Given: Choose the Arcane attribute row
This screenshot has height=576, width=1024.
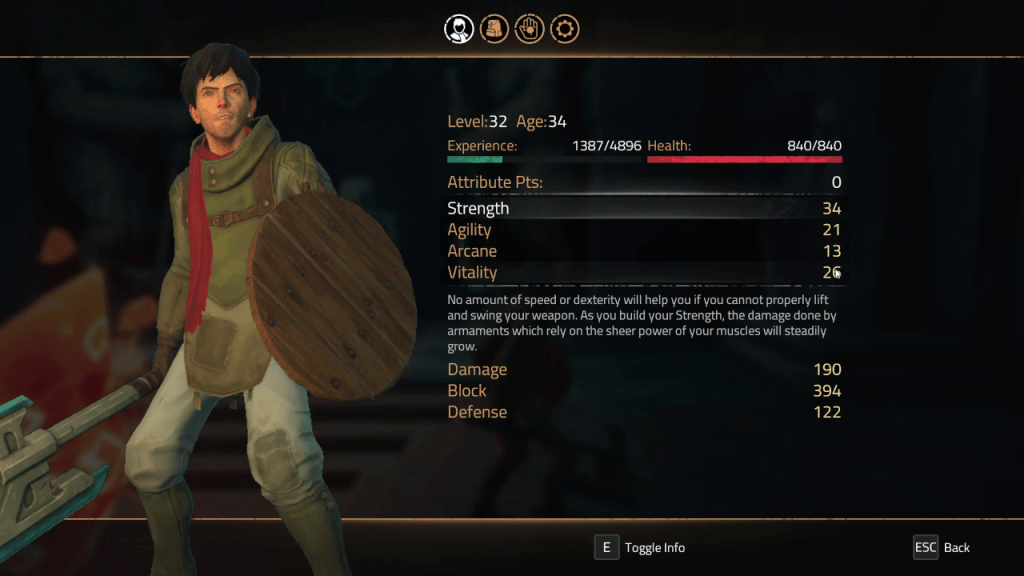Looking at the screenshot, I should [x=644, y=251].
